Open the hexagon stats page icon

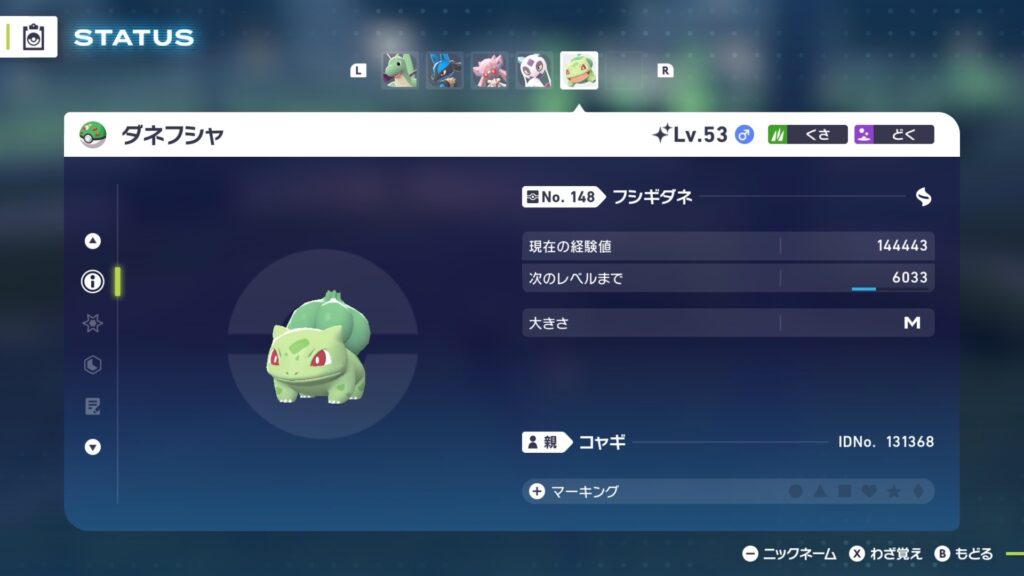(x=93, y=365)
